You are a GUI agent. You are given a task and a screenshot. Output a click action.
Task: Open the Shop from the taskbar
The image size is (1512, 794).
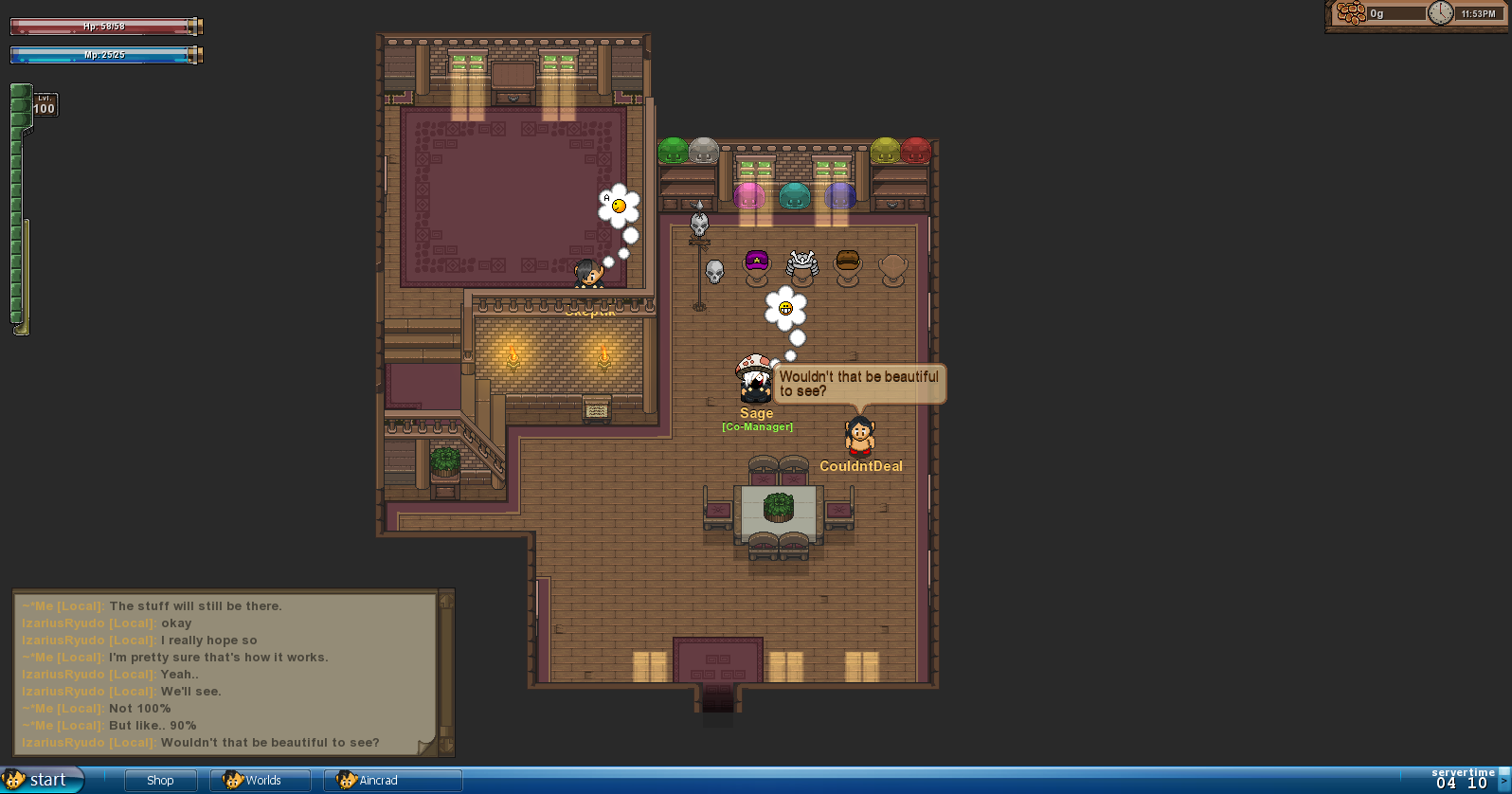tap(160, 781)
